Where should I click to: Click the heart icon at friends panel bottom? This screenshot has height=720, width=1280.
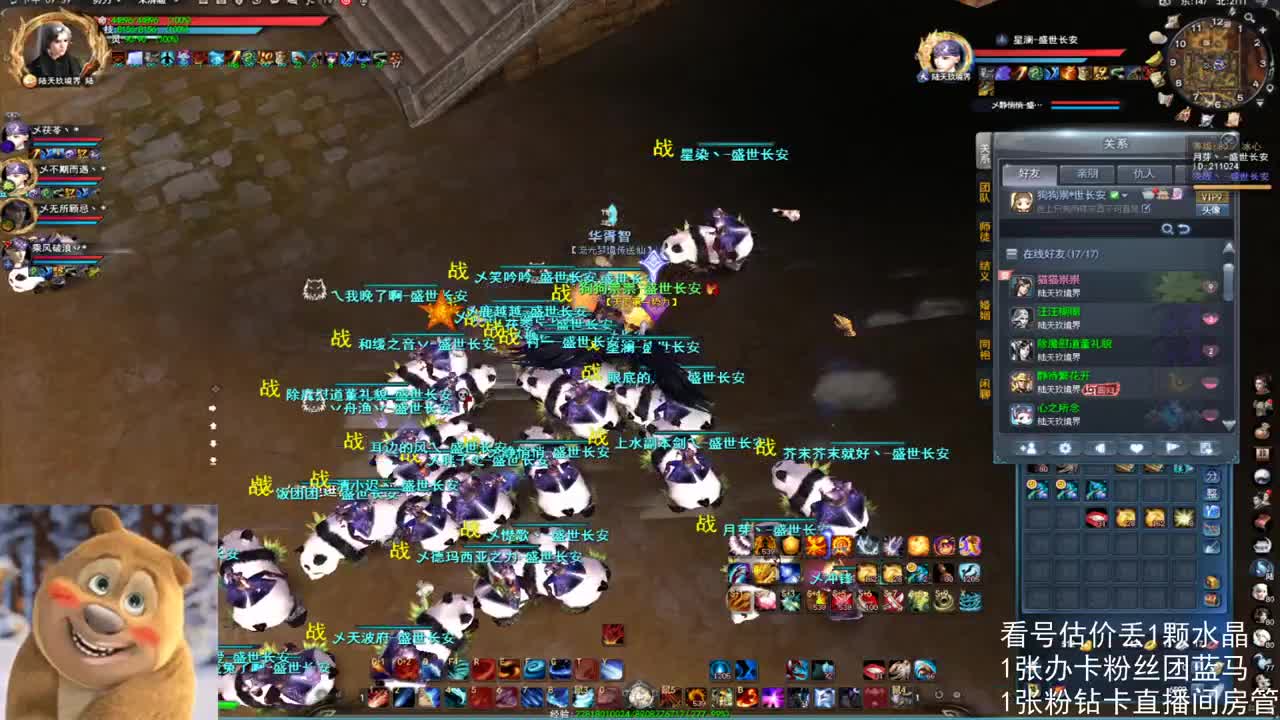click(x=1137, y=448)
